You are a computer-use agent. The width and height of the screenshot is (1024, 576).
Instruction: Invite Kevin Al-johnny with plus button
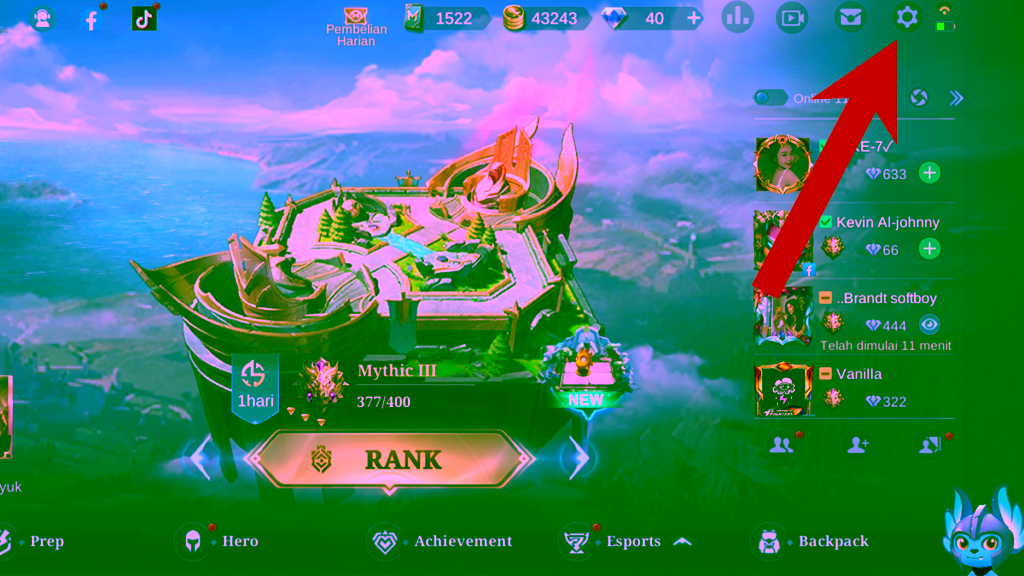coord(930,249)
